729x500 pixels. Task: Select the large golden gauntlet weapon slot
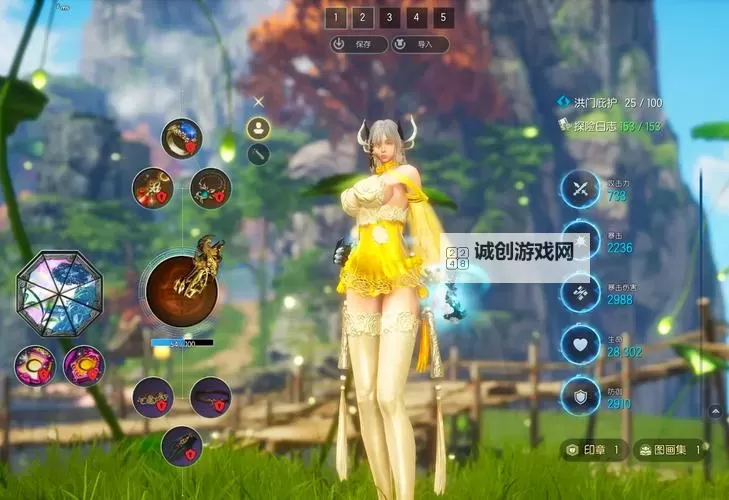pyautogui.click(x=182, y=288)
